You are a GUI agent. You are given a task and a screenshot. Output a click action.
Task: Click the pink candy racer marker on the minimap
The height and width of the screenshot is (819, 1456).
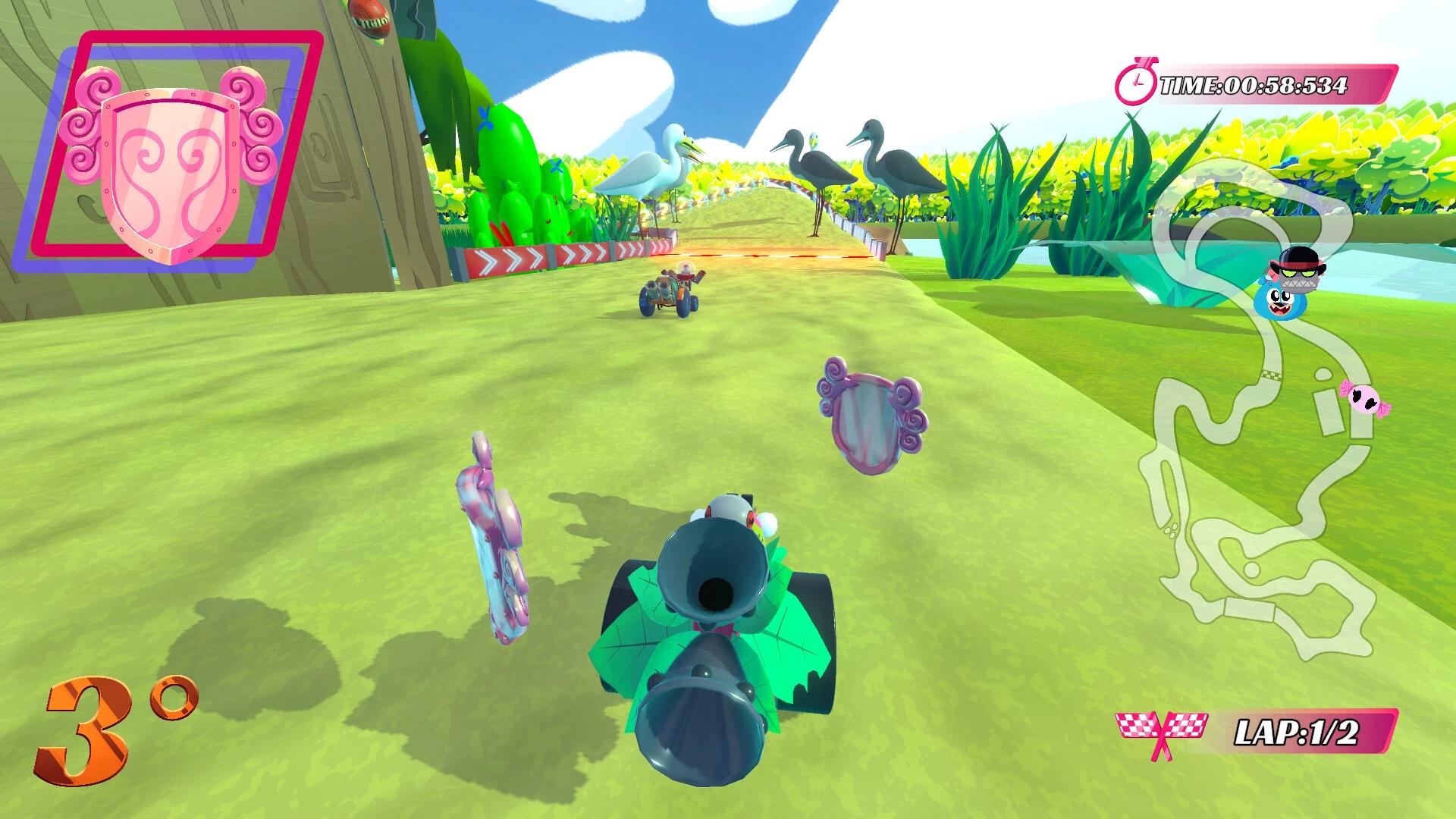pos(1363,400)
